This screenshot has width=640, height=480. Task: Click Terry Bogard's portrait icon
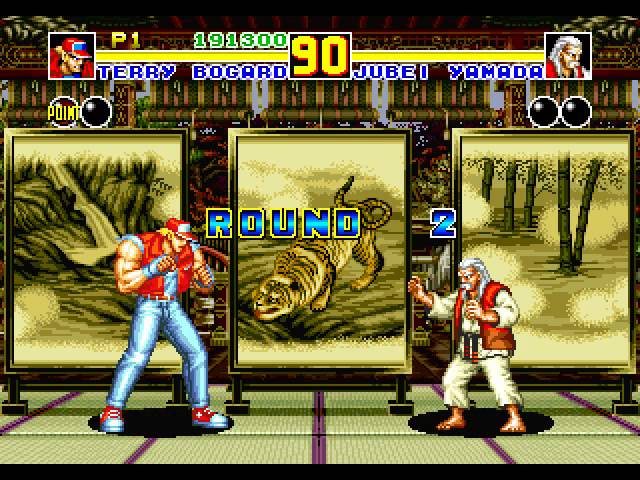click(71, 56)
